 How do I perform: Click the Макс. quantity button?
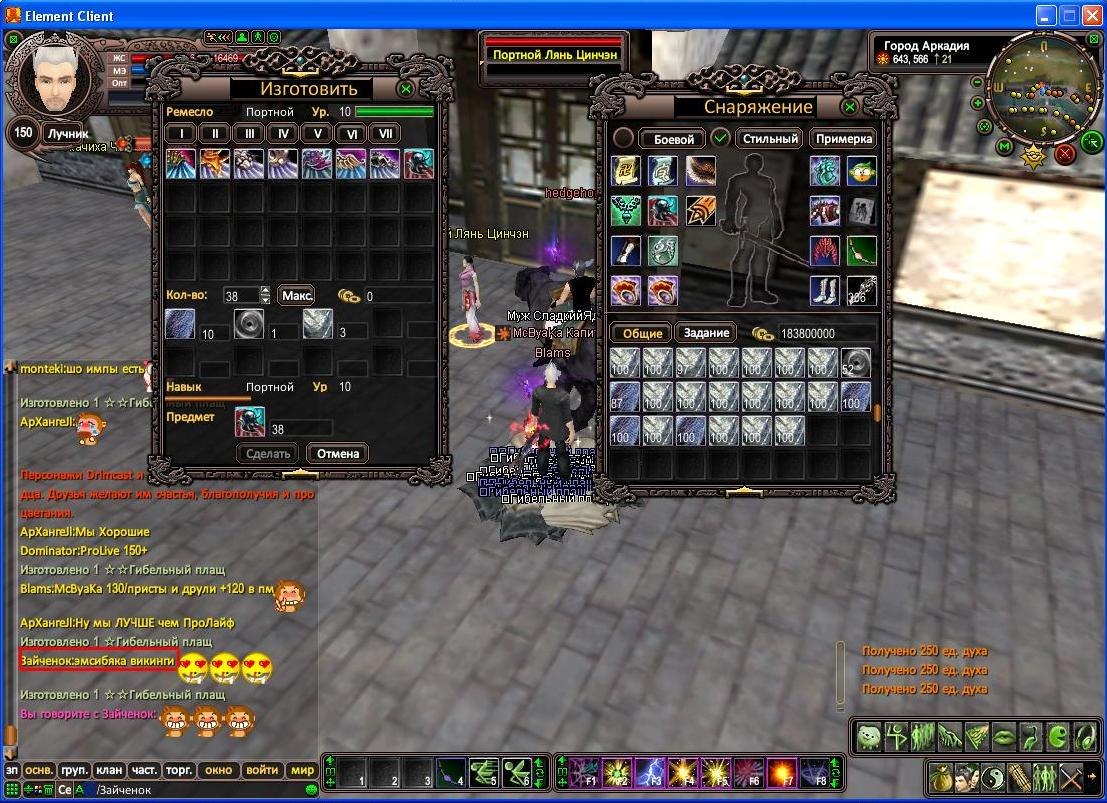click(296, 295)
